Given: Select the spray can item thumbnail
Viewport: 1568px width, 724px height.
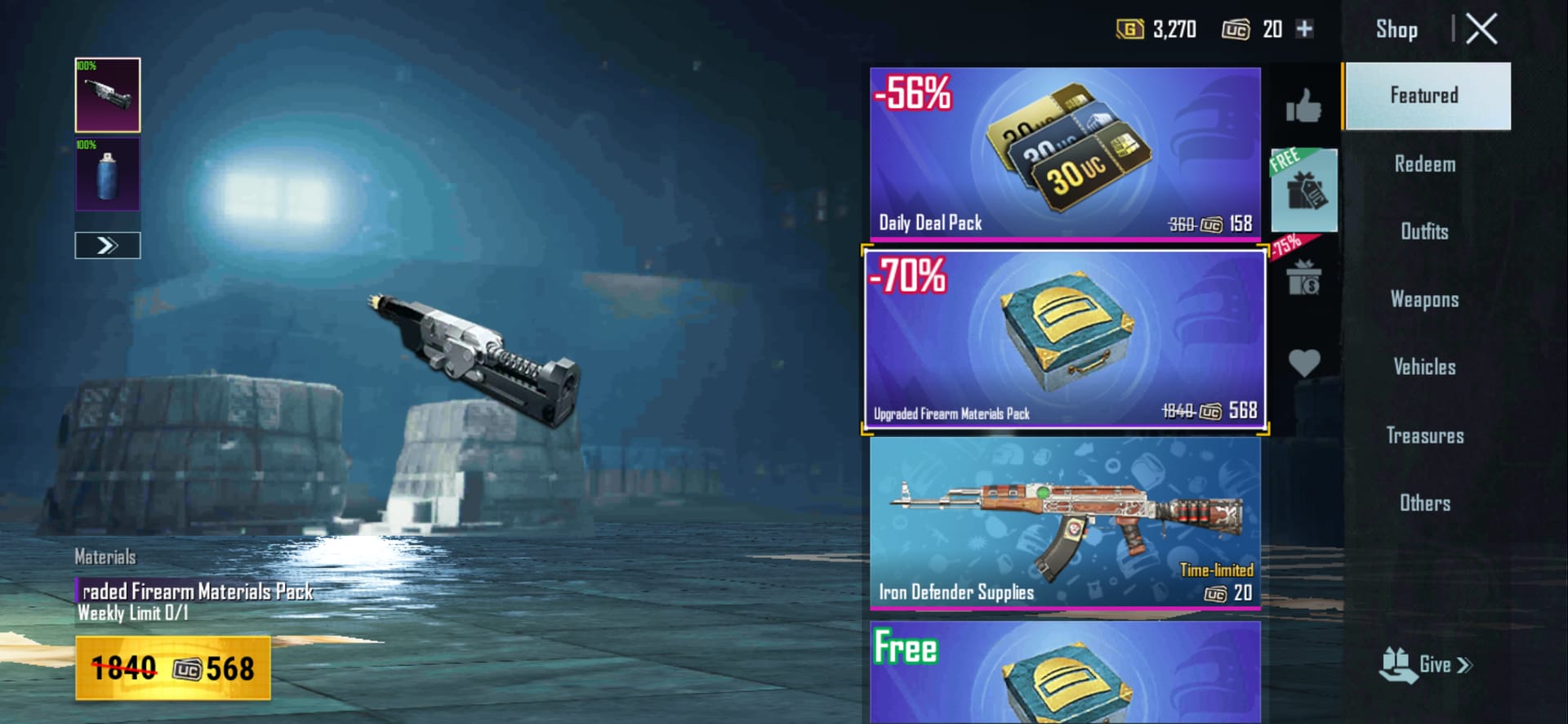Looking at the screenshot, I should pyautogui.click(x=107, y=174).
